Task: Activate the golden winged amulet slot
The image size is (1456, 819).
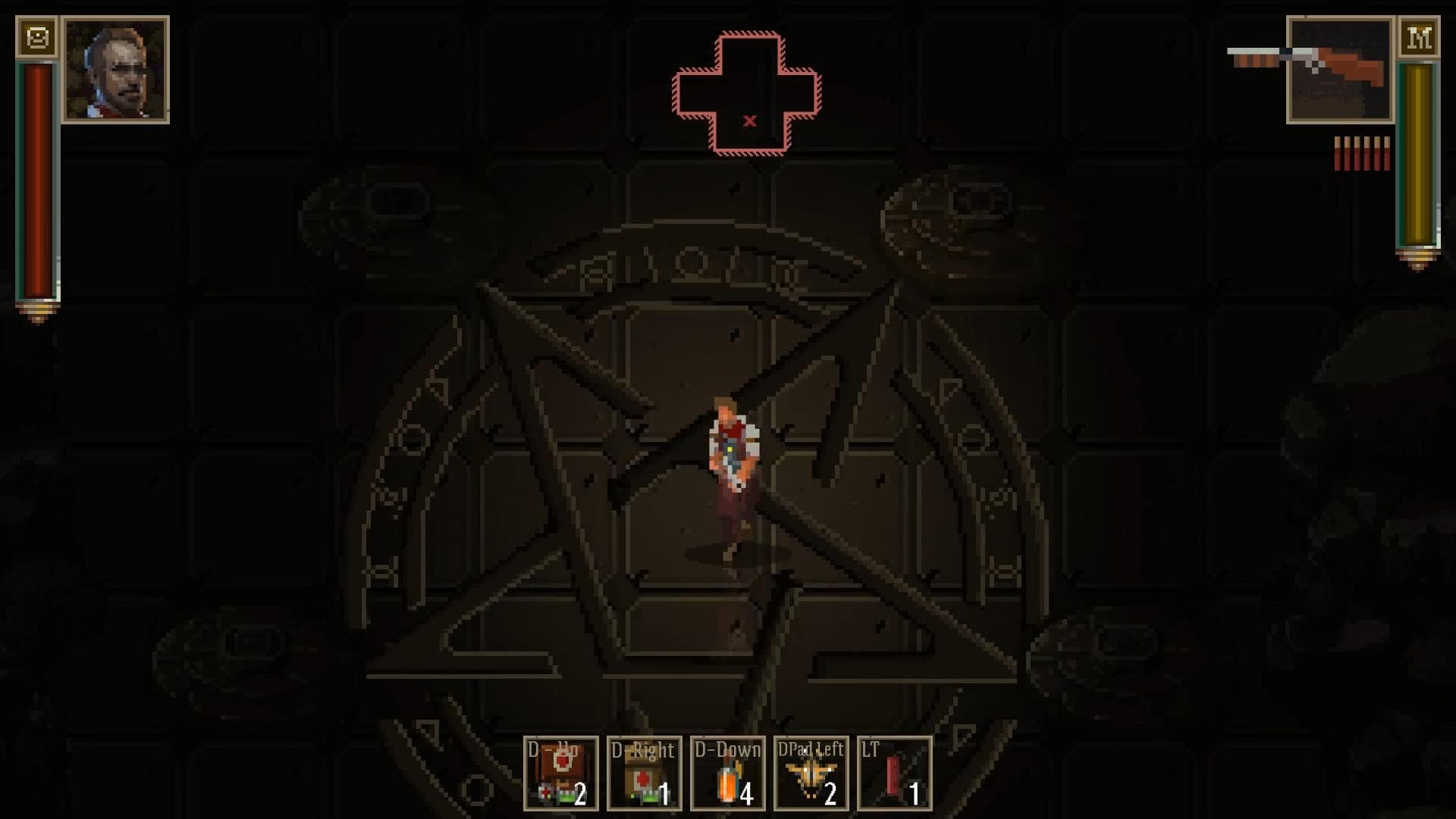Action: (x=811, y=773)
